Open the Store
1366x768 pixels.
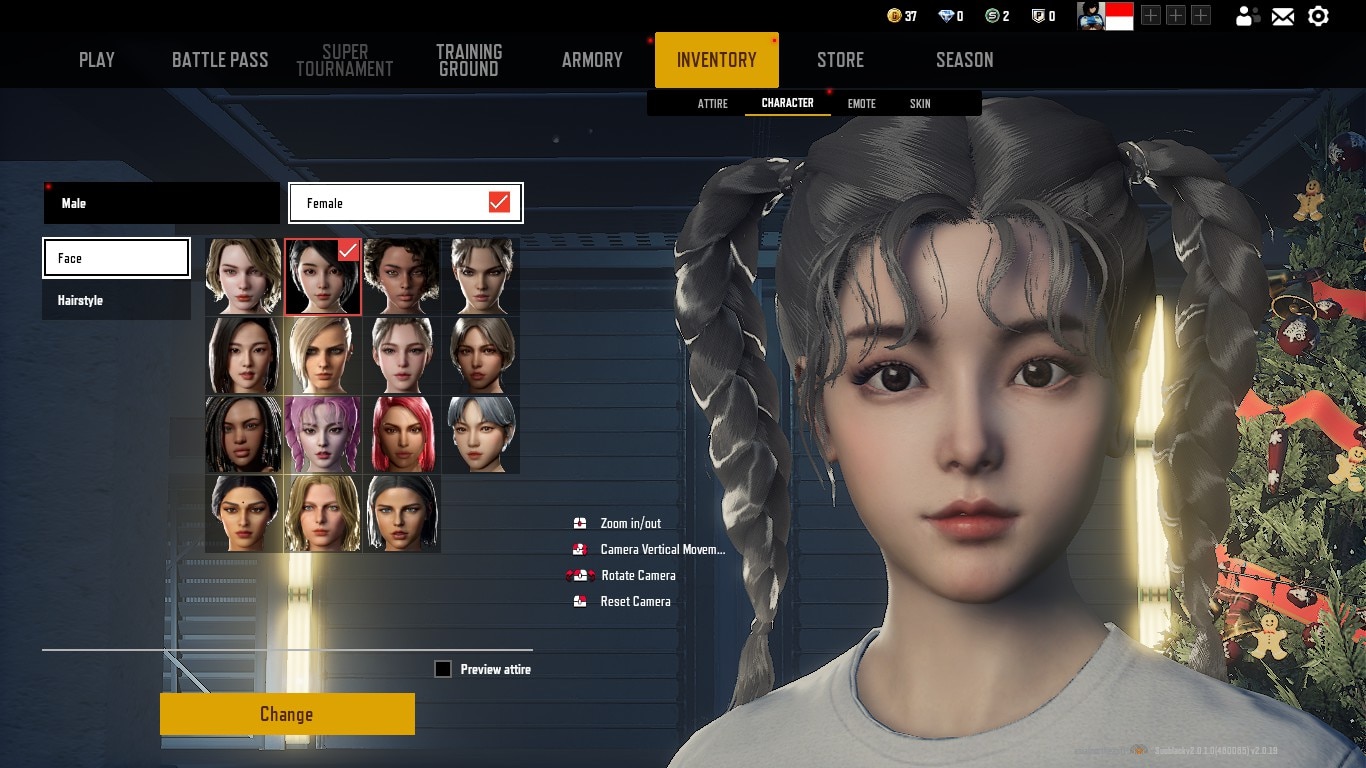840,60
